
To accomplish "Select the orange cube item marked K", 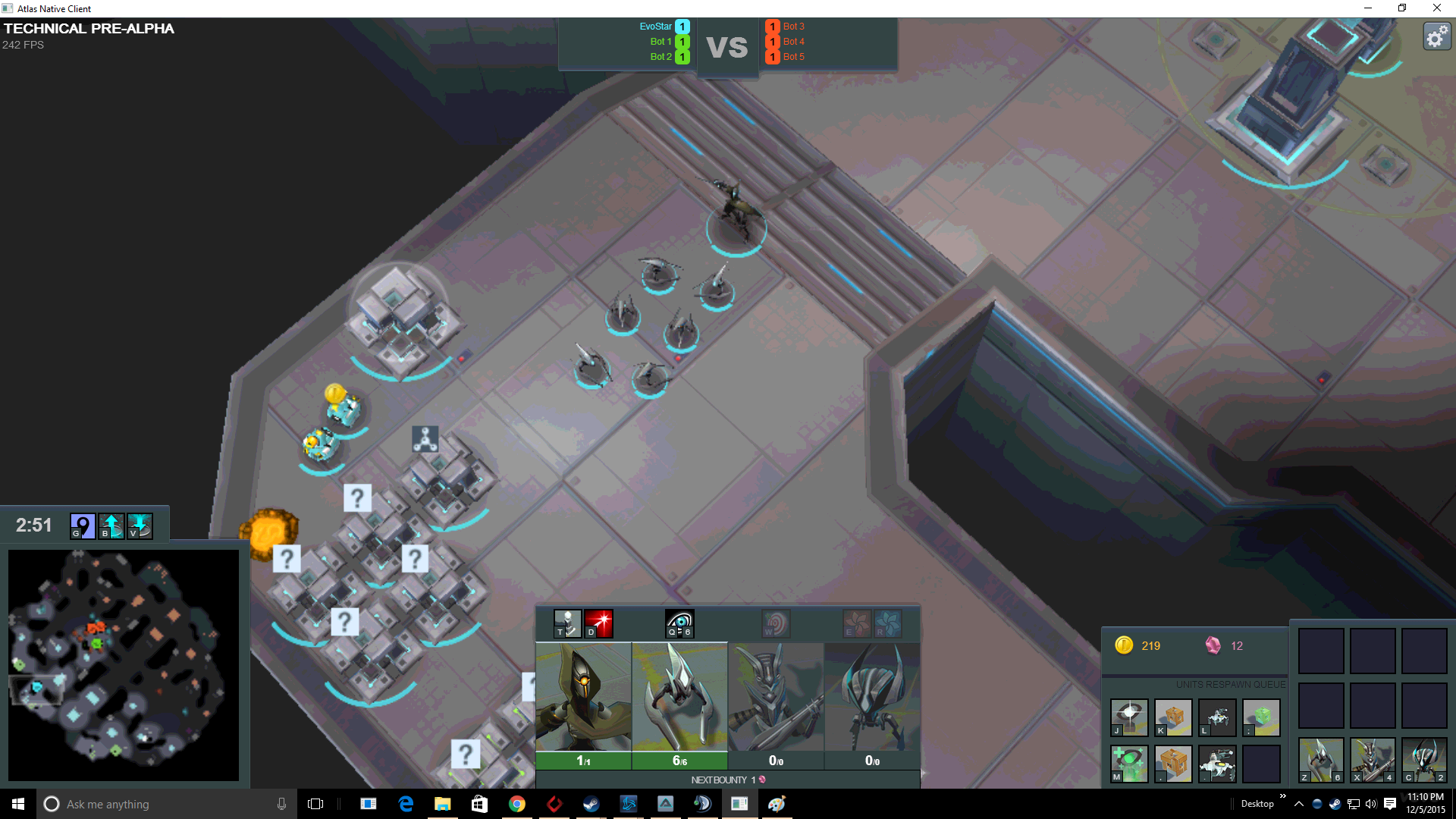I will (1173, 717).
